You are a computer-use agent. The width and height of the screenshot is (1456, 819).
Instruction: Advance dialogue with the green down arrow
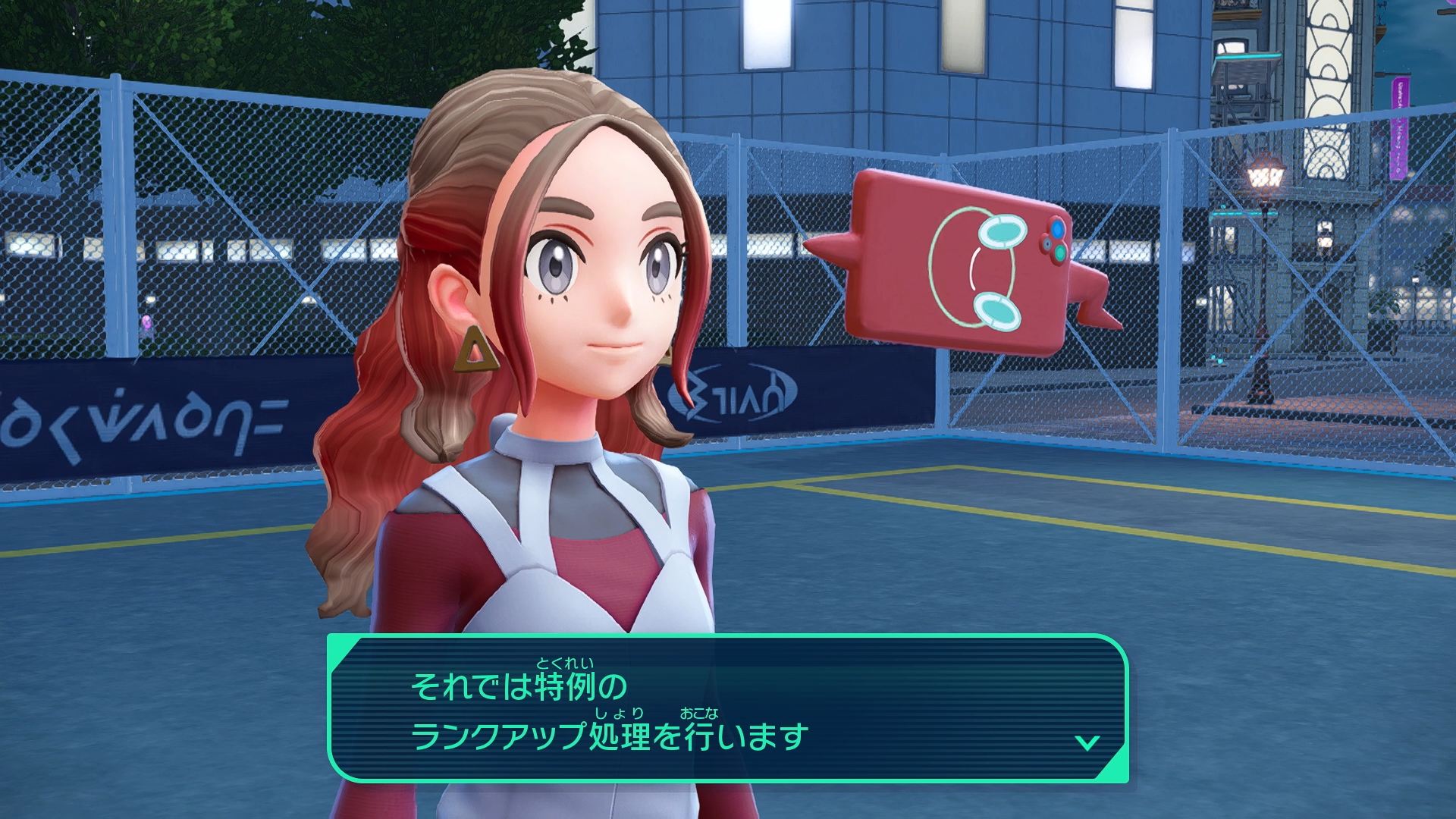[x=1087, y=742]
